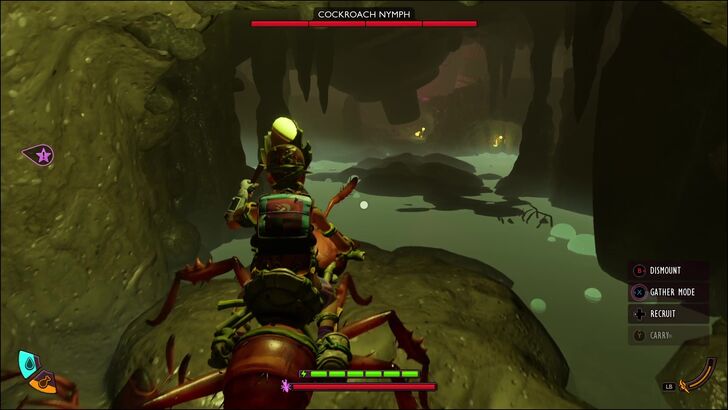The width and height of the screenshot is (728, 410).
Task: Select the pink star quest marker
Action: tap(42, 155)
